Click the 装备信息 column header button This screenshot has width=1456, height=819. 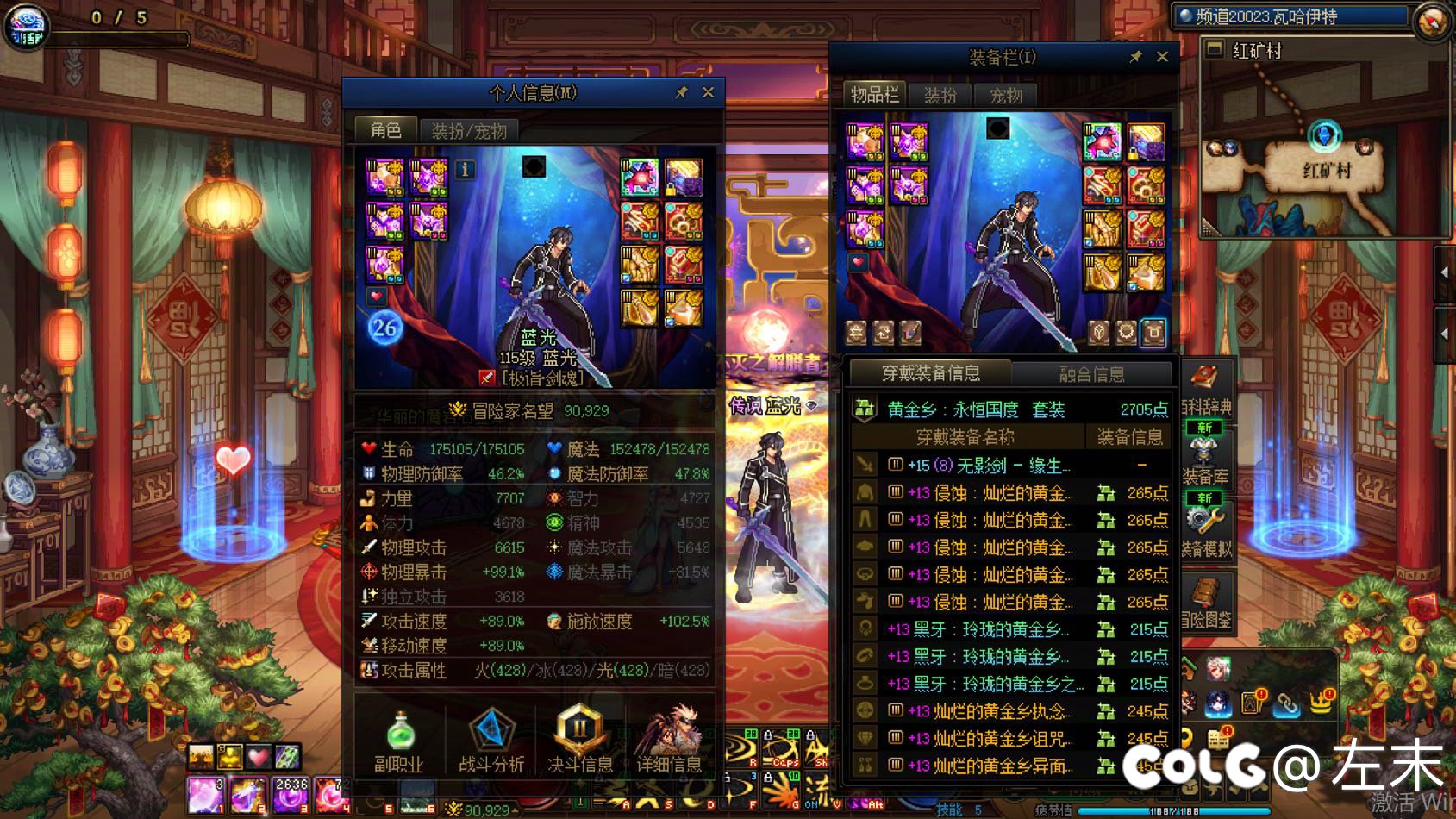pyautogui.click(x=1128, y=438)
